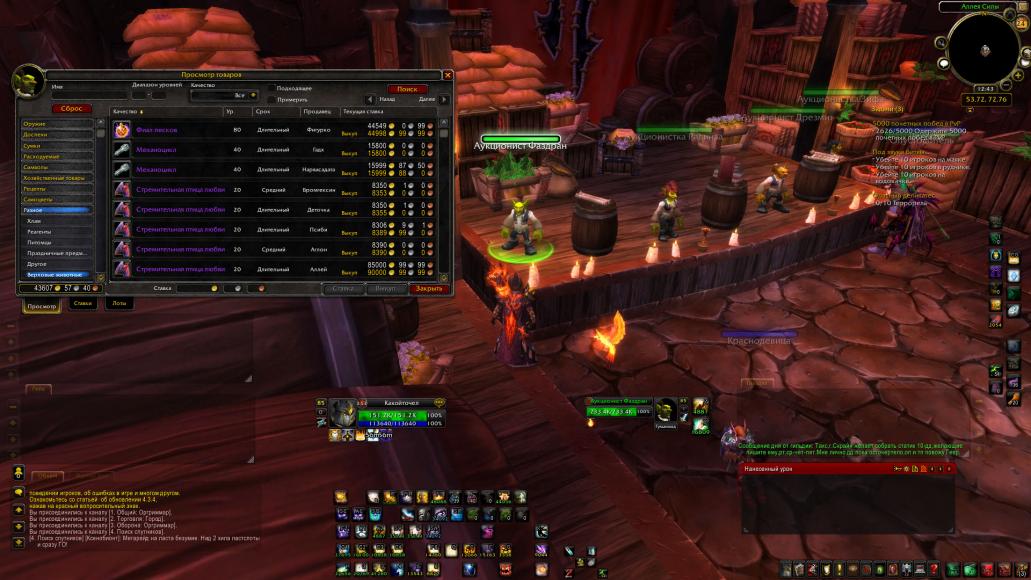
Task: Toggle the Подходящее checkbox
Action: [269, 89]
